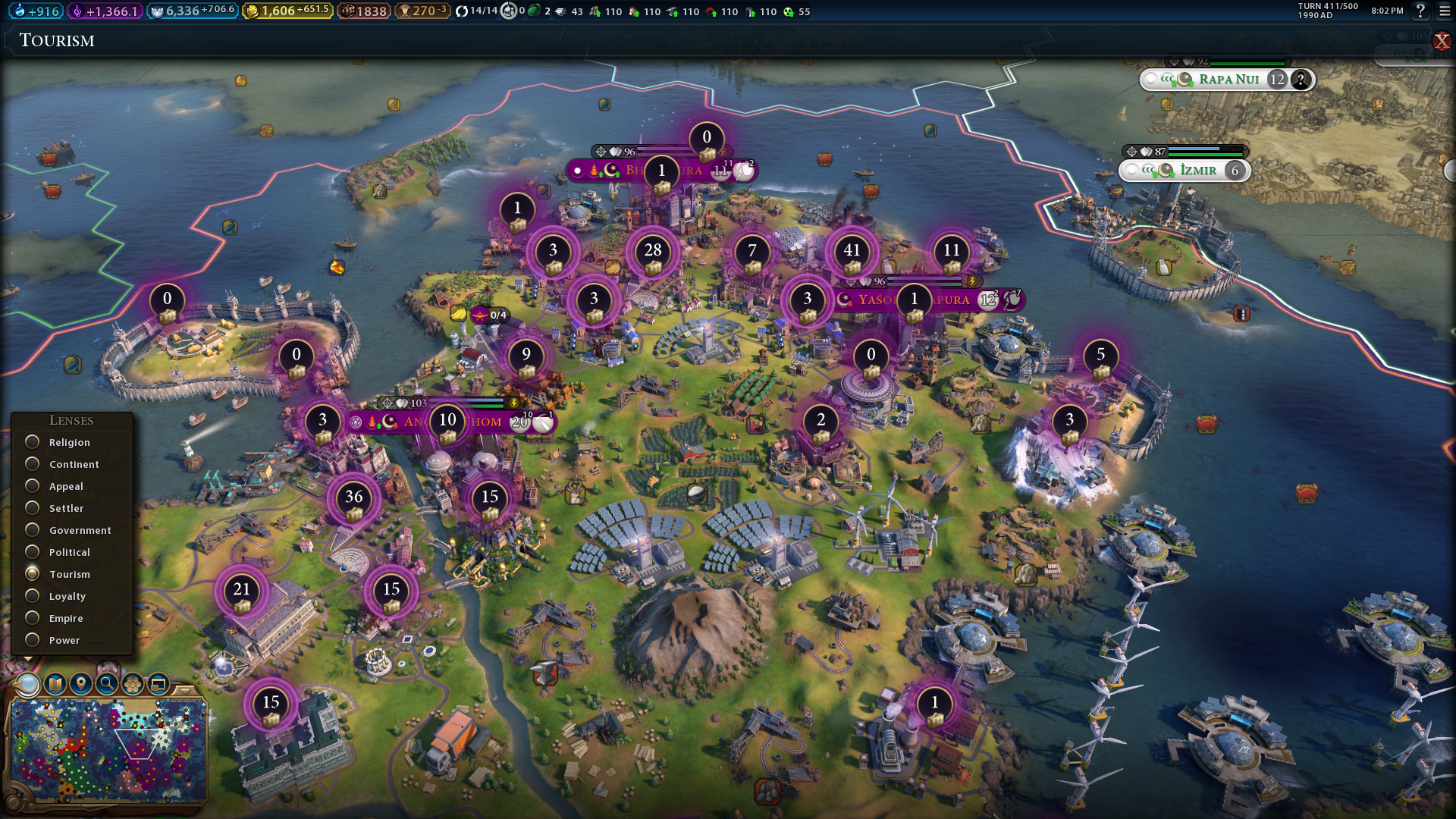
Task: Collapse the minimap with the arrow tab
Action: coord(183,689)
